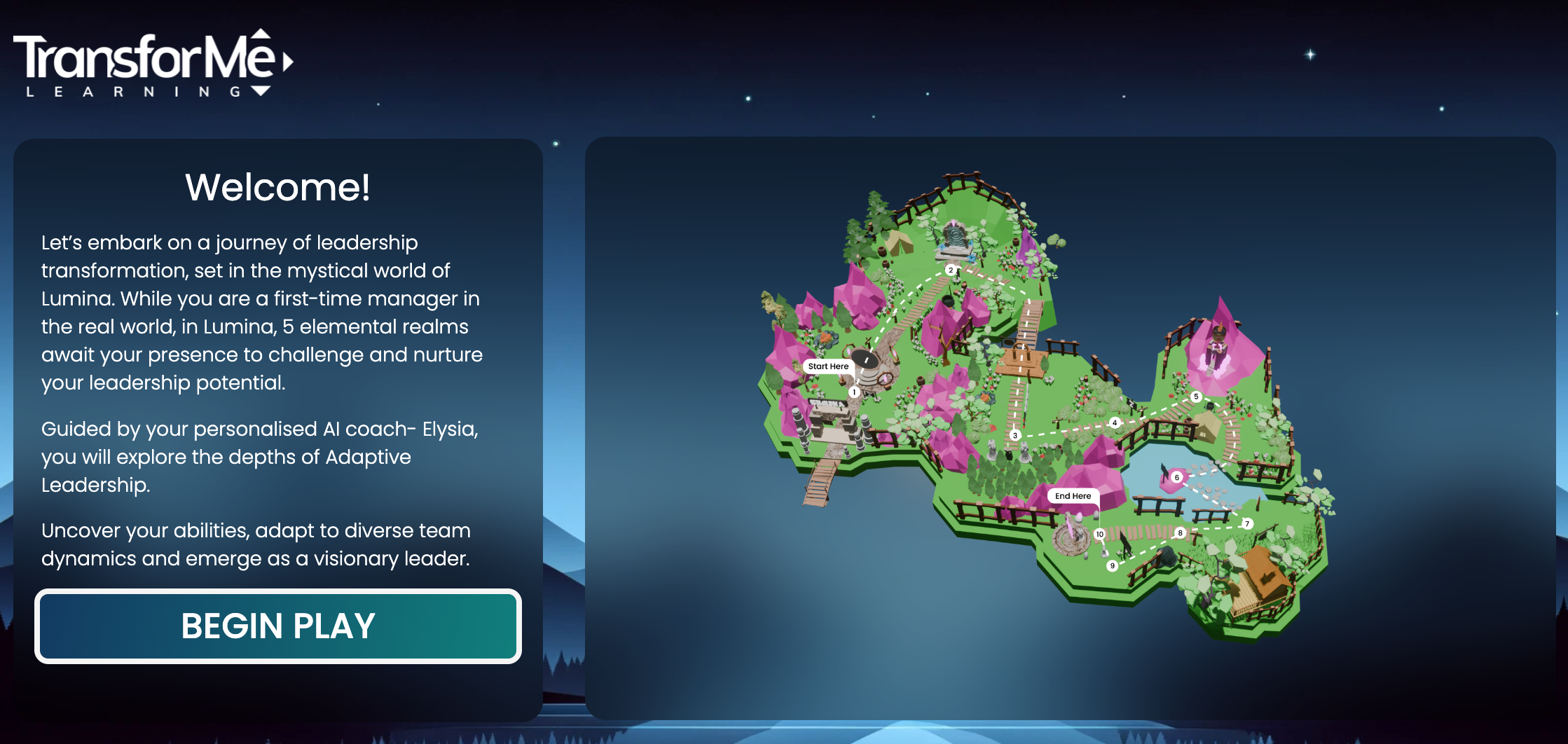This screenshot has height=744, width=1568.
Task: Choose map waypoint number 1
Action: pyautogui.click(x=854, y=392)
